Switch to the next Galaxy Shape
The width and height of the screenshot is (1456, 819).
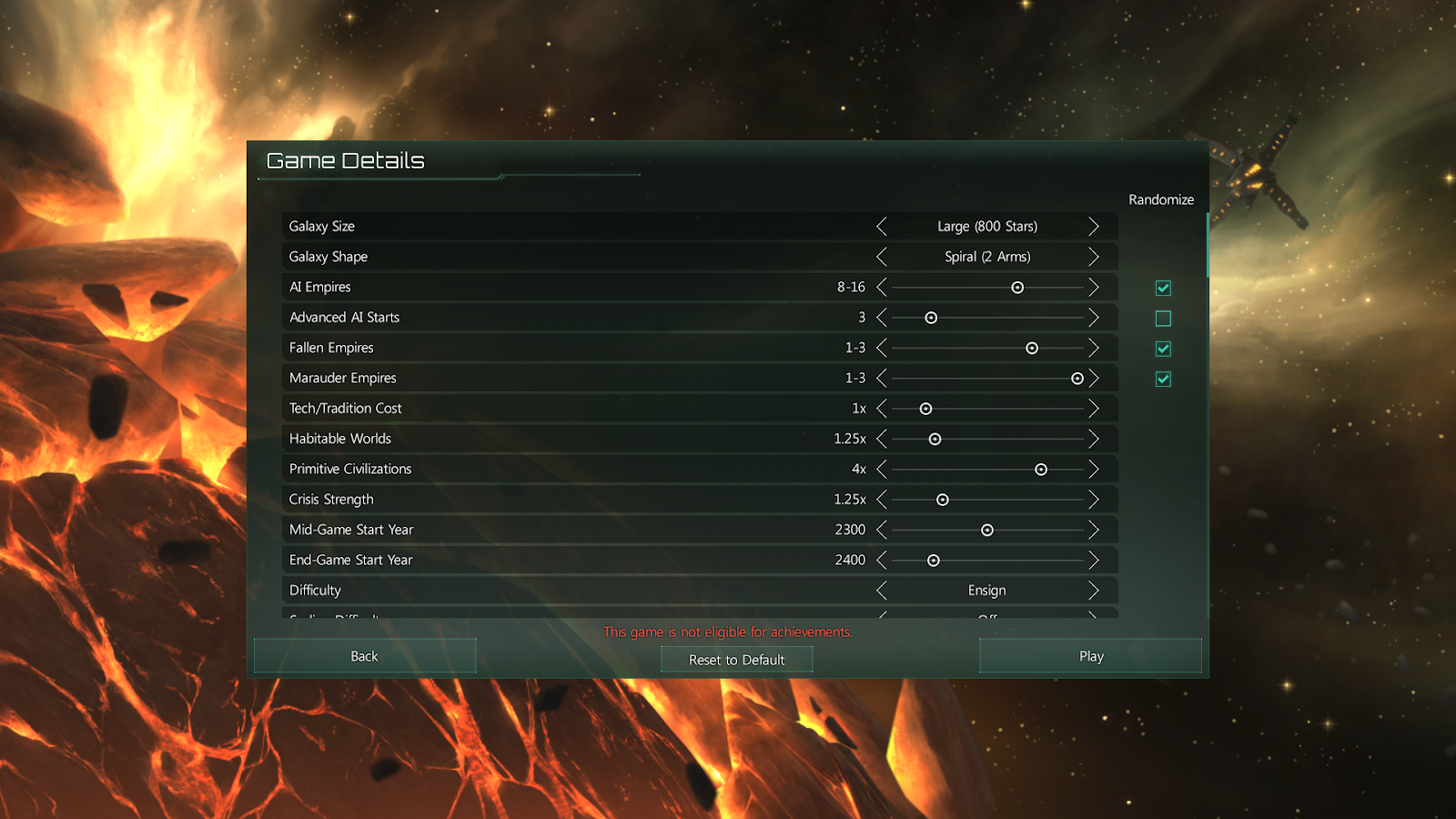1094,257
